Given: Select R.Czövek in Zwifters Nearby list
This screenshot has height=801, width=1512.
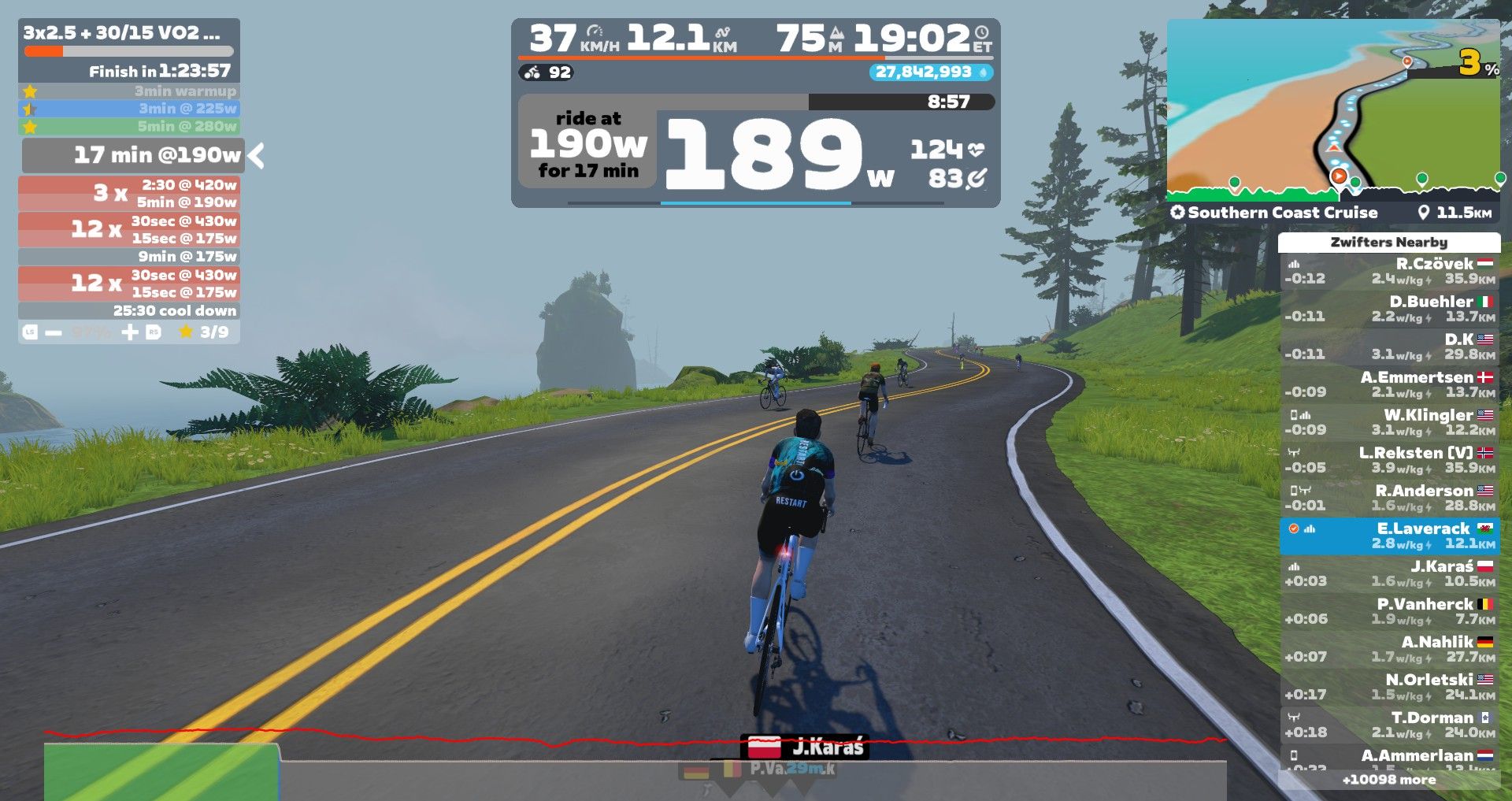Looking at the screenshot, I should (x=1389, y=271).
